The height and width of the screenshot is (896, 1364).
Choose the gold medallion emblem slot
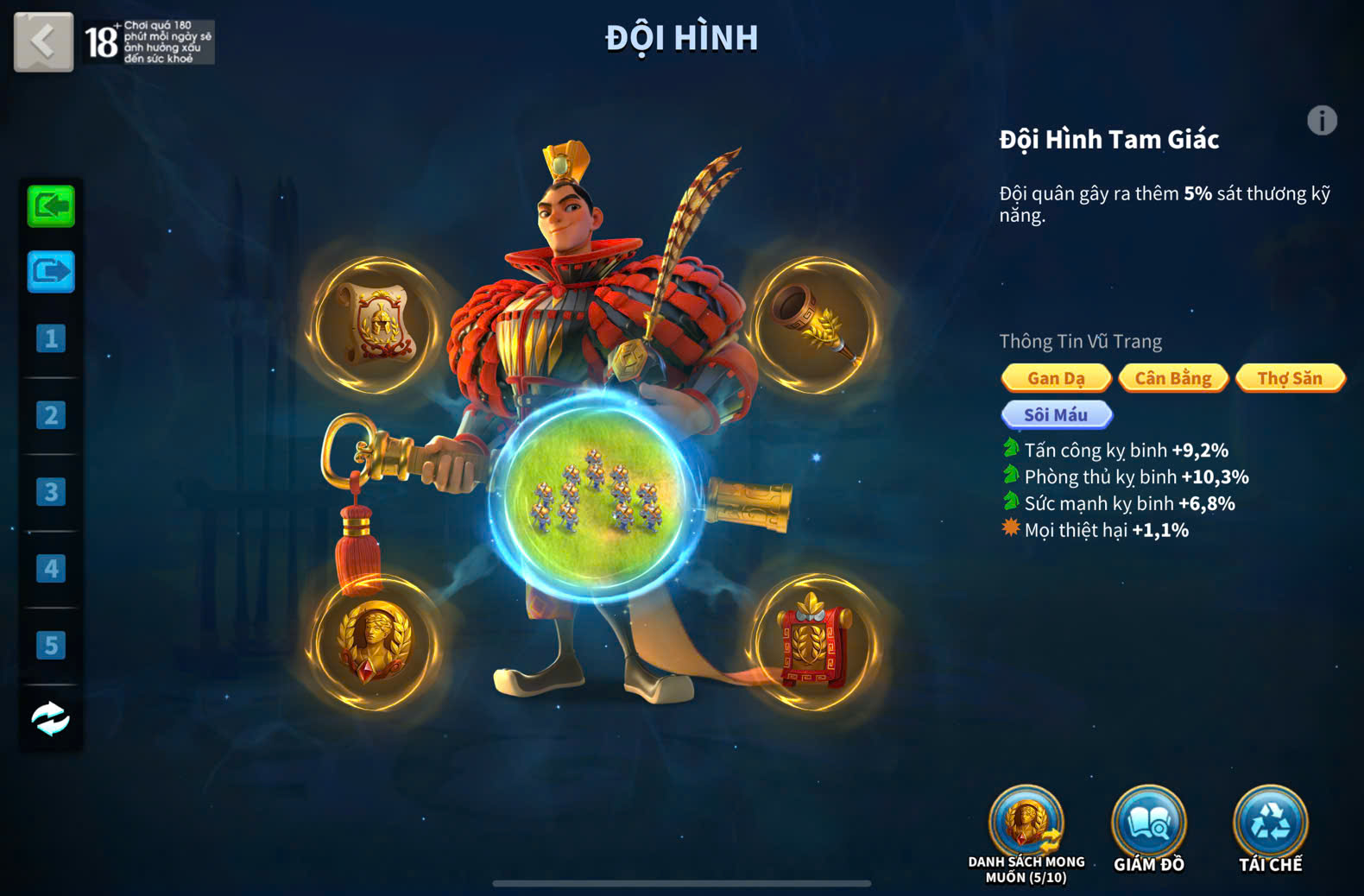click(374, 643)
